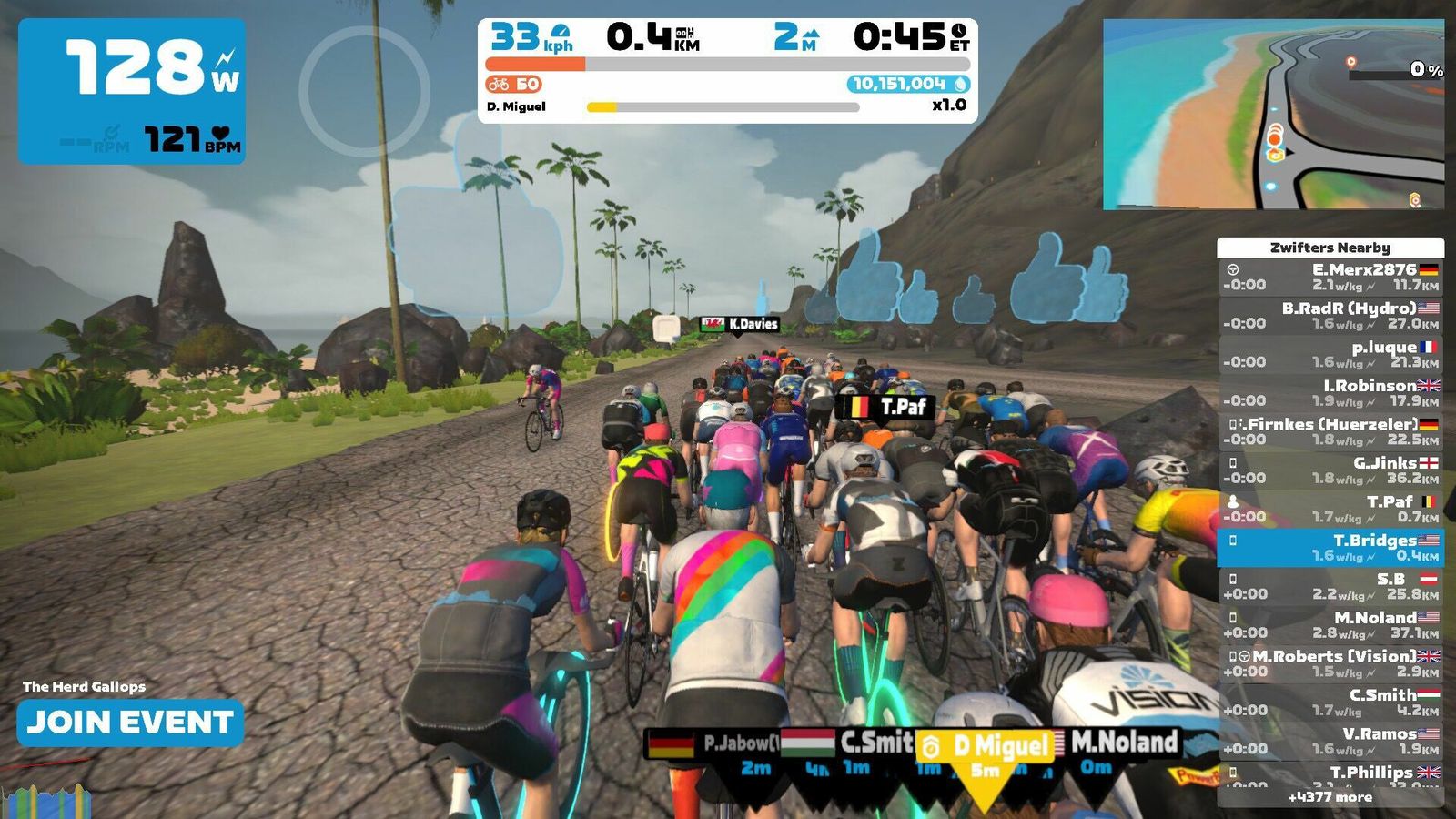
Task: Select the K.Davies rider name tag
Action: pos(740,324)
